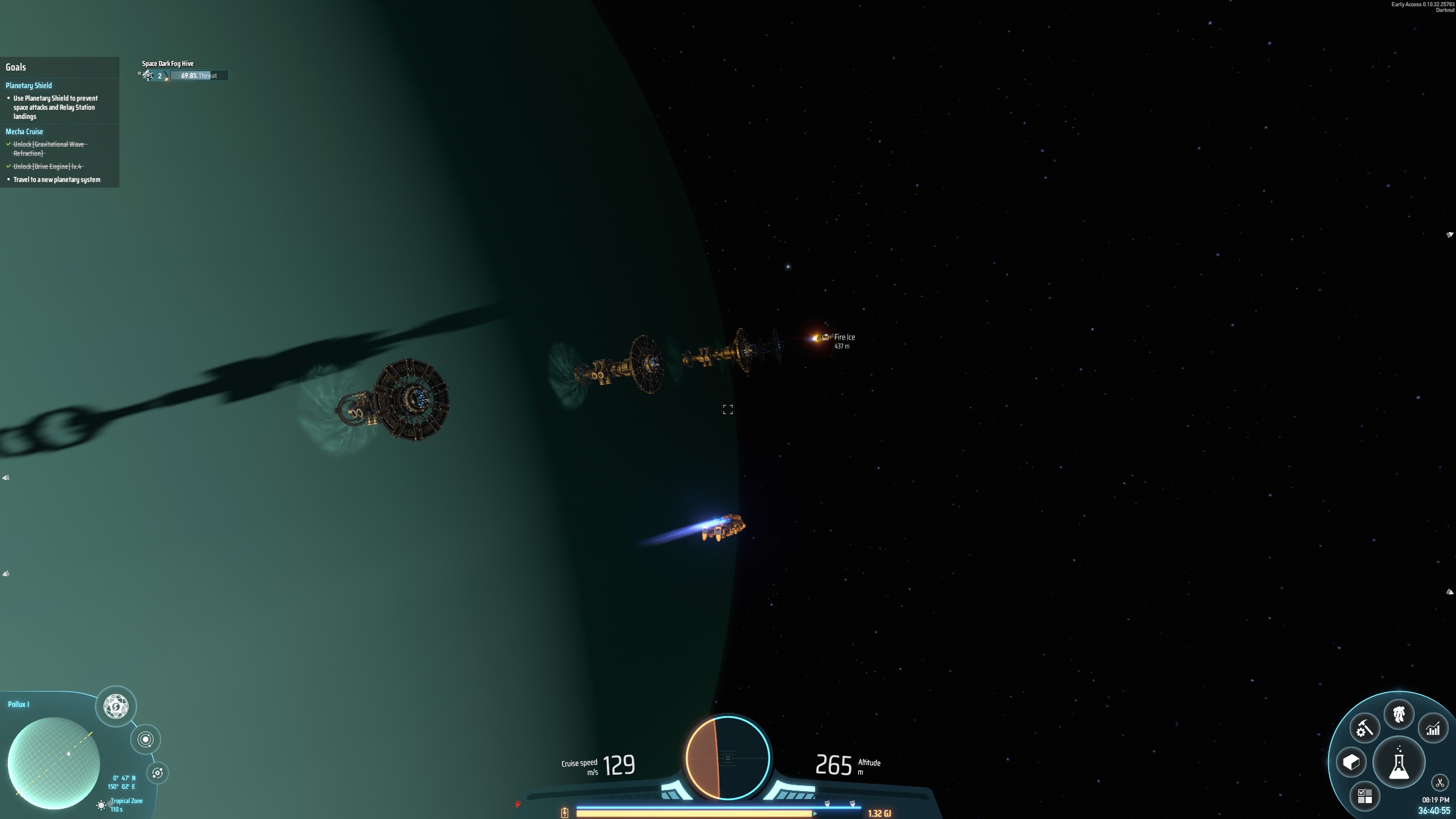1456x819 pixels.
Task: Click the Pollux I planet globe minimap
Action: click(54, 763)
